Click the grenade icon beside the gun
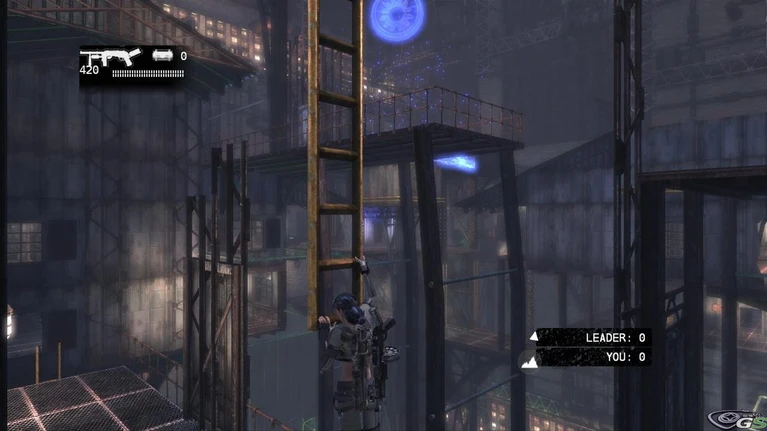Screen dimensions: 767x431 click(x=162, y=57)
